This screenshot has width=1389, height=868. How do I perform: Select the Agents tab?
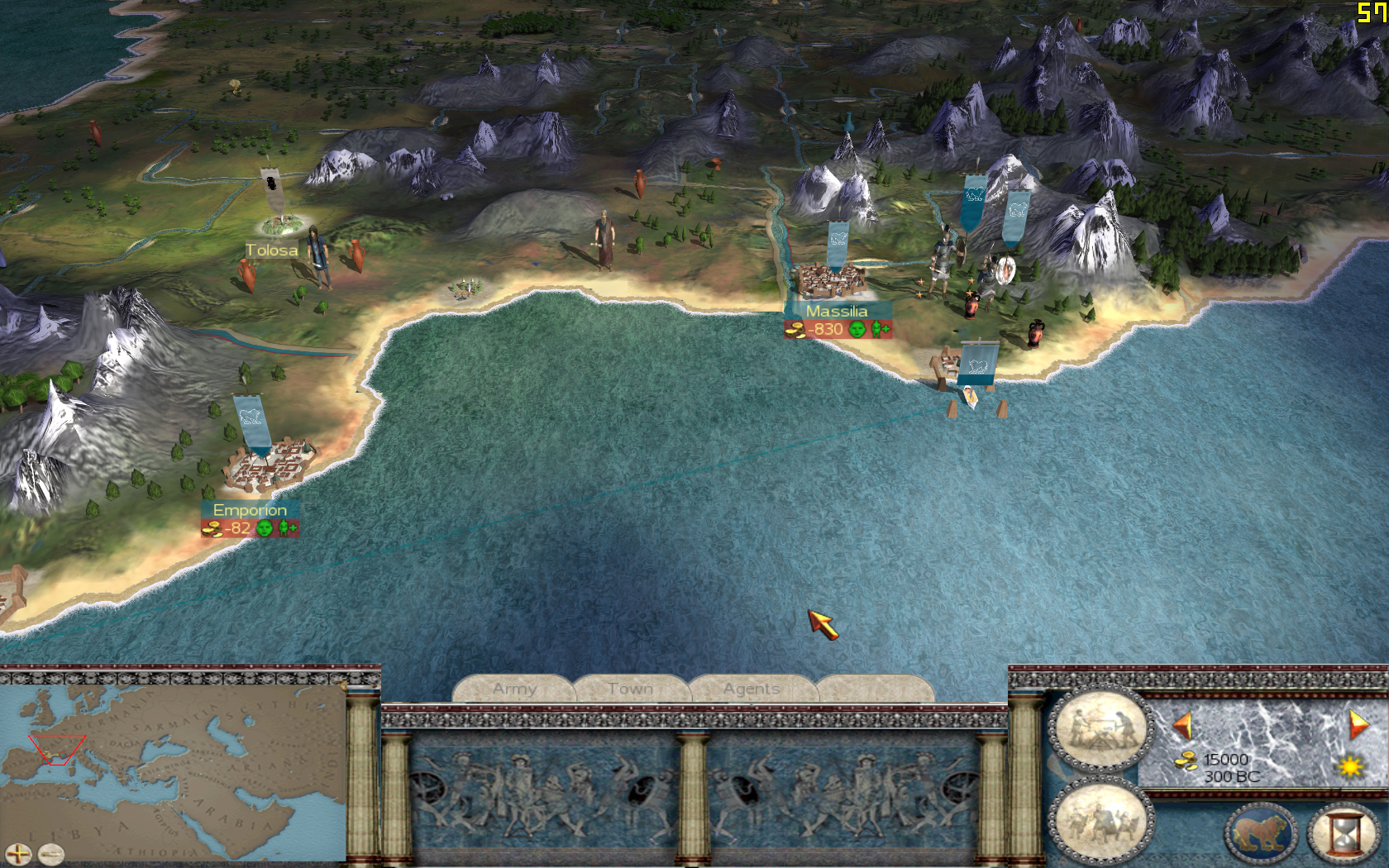(x=752, y=689)
